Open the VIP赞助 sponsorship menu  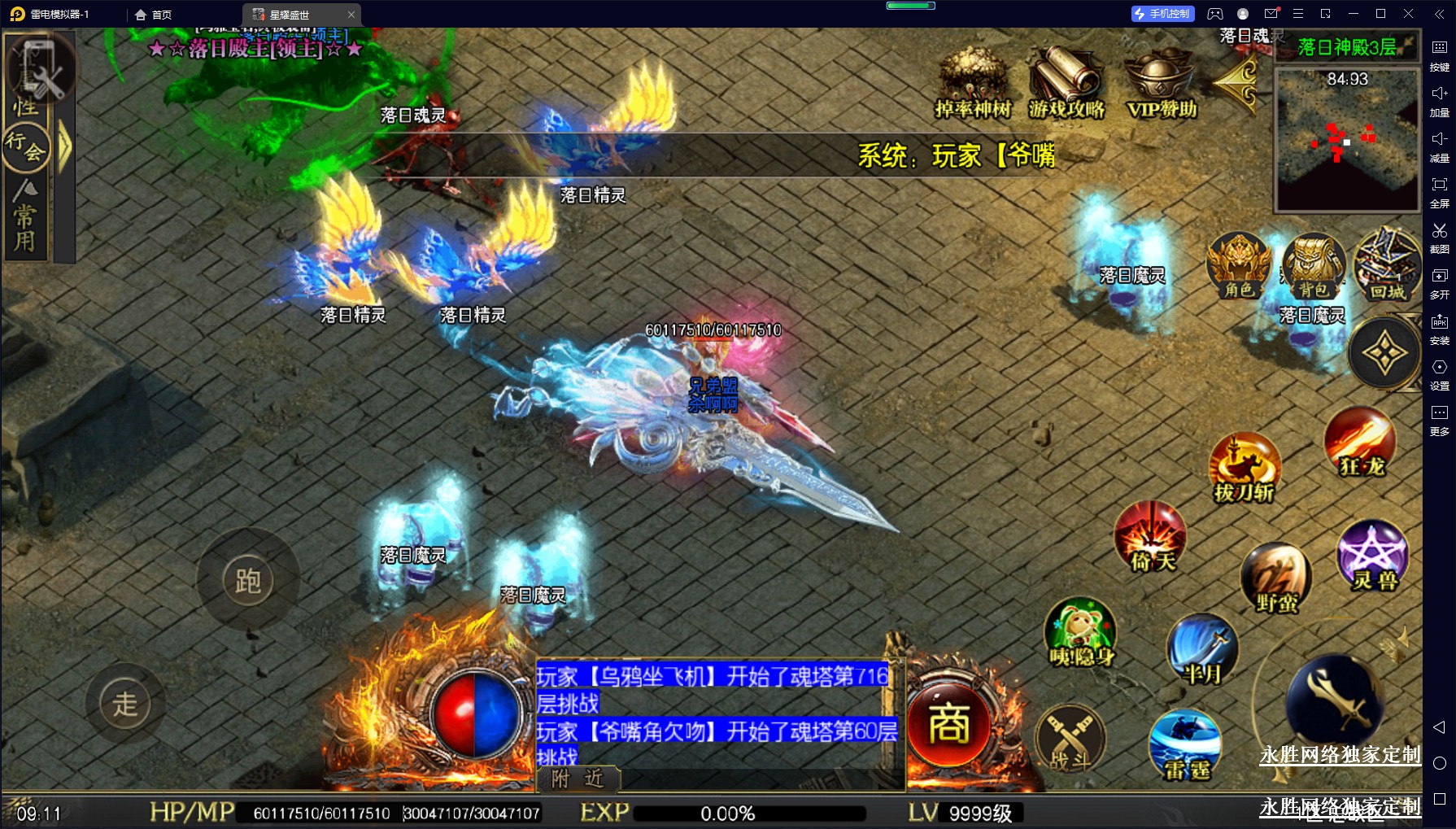coord(1161,81)
